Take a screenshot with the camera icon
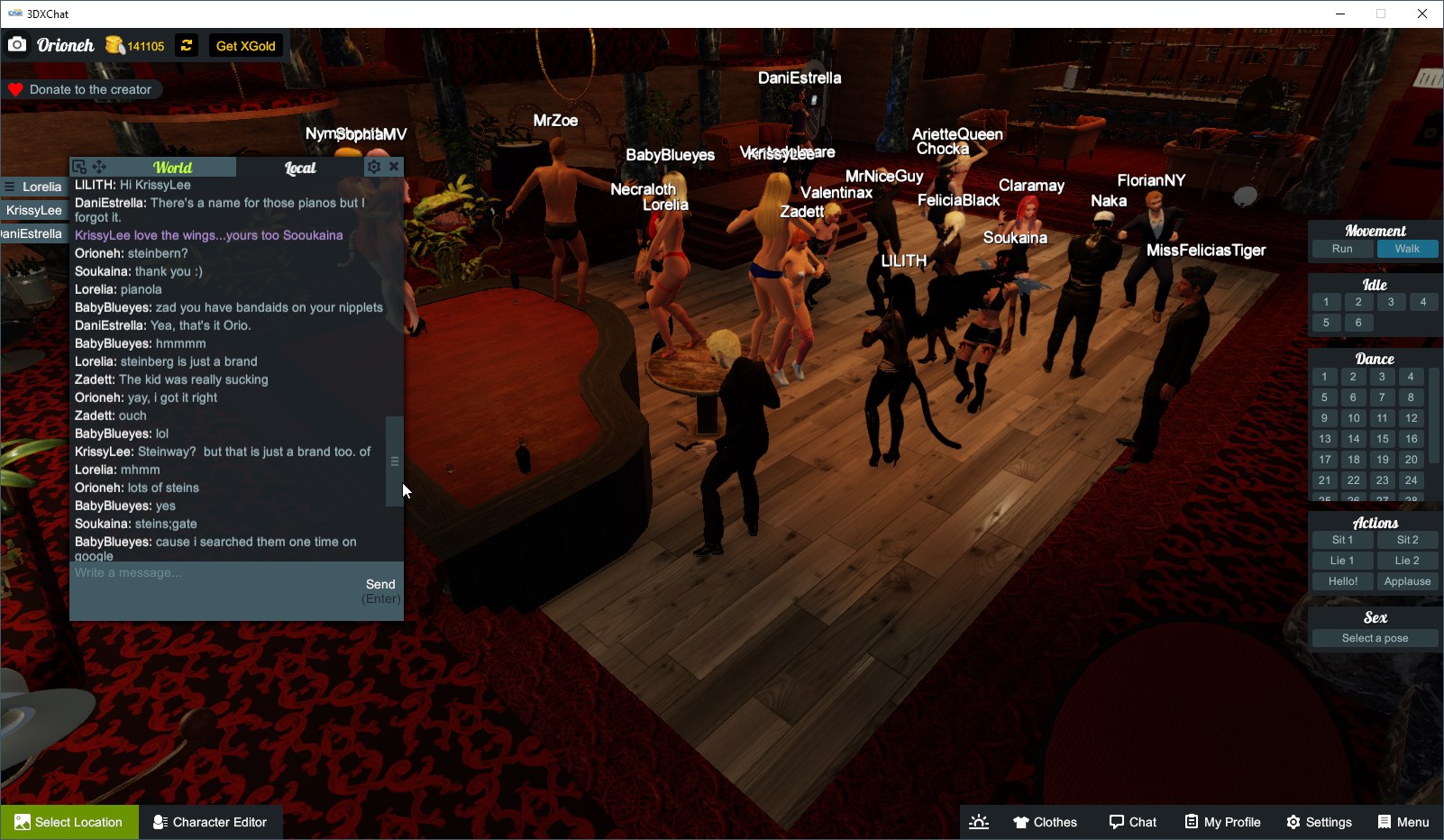The height and width of the screenshot is (840, 1444). click(x=17, y=44)
